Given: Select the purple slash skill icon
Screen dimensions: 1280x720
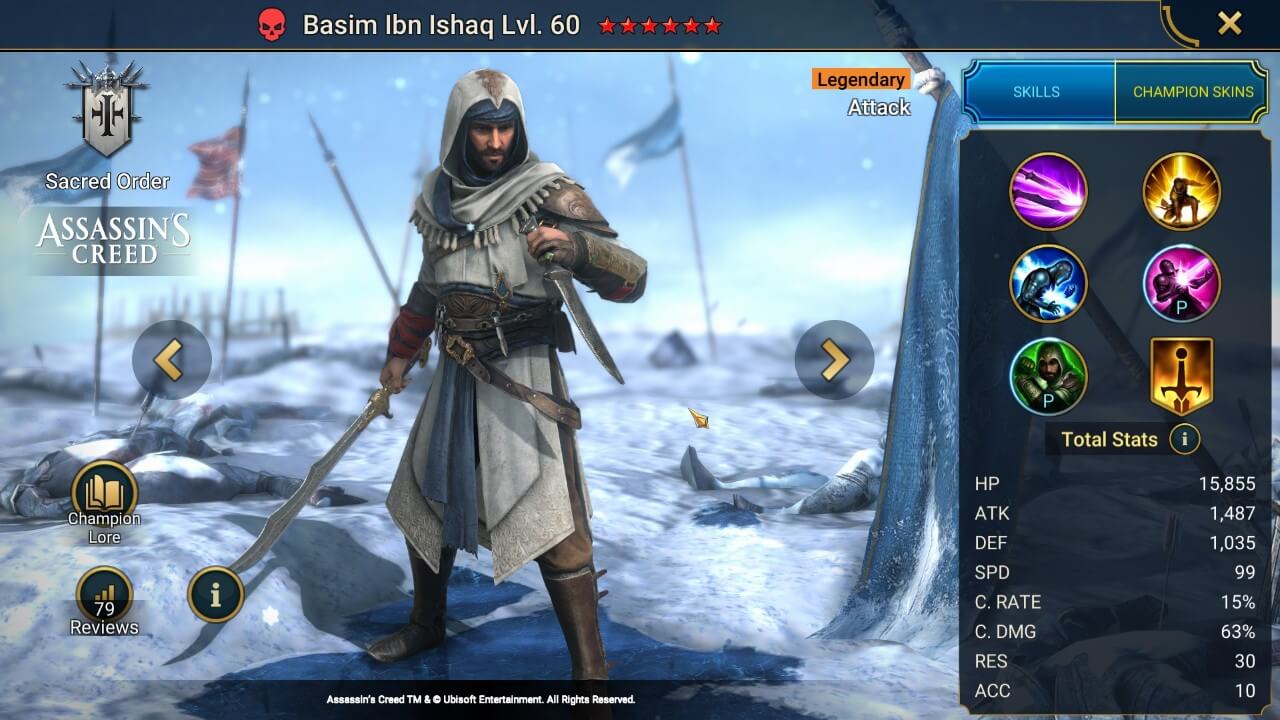Looking at the screenshot, I should 1049,192.
